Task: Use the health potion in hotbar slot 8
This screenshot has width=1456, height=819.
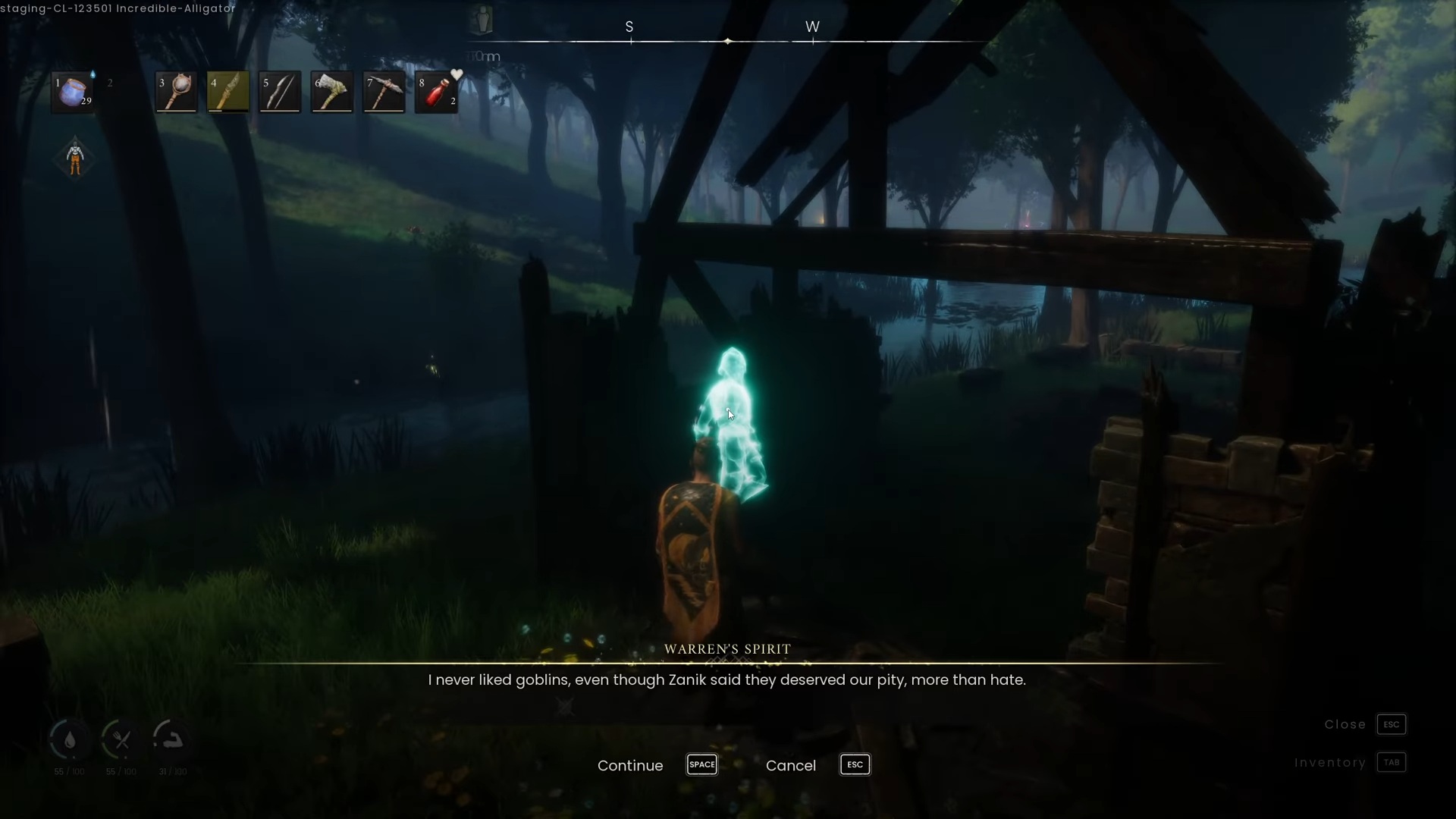Action: [436, 91]
